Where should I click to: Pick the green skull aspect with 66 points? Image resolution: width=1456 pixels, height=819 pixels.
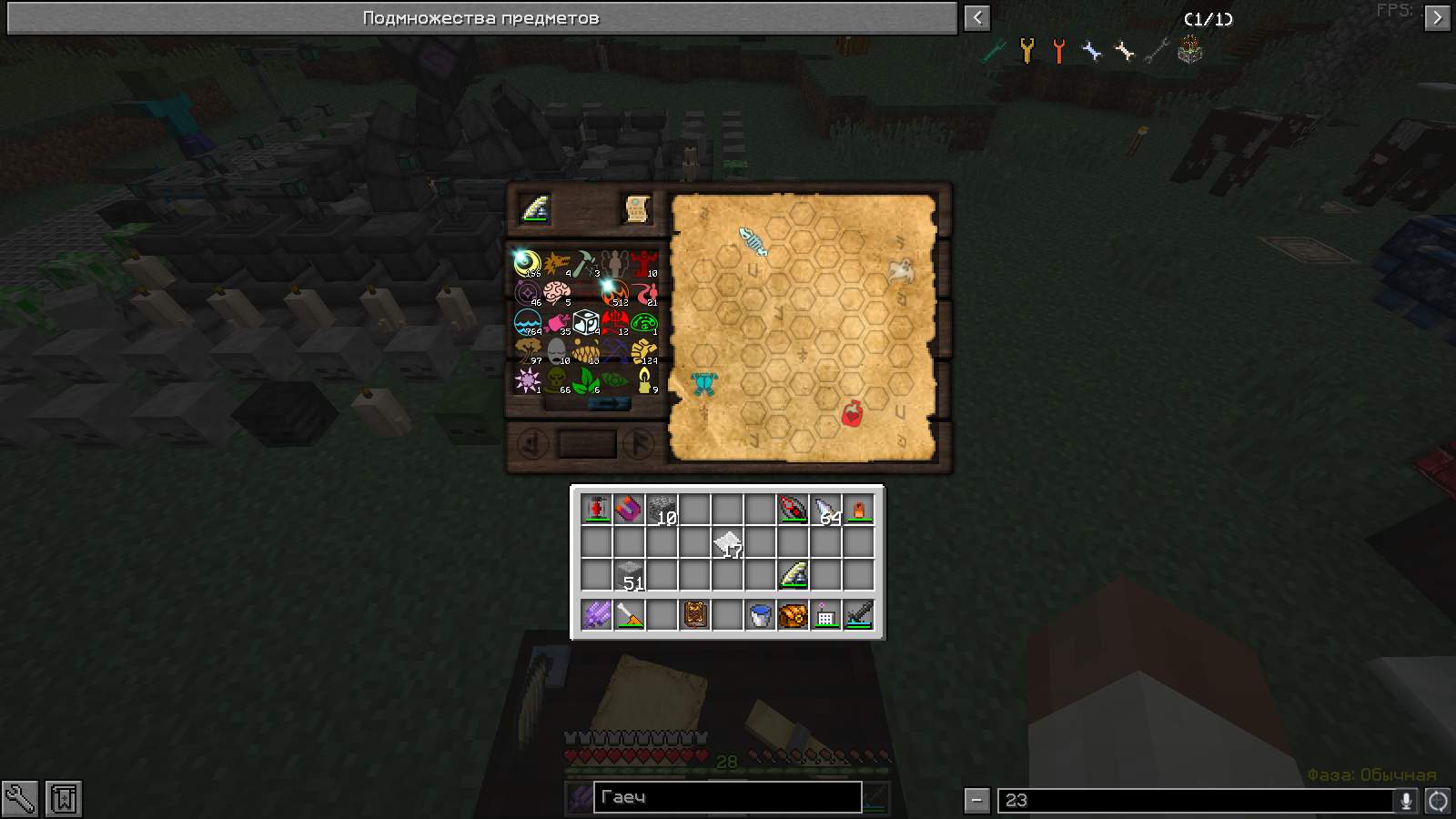click(x=556, y=380)
